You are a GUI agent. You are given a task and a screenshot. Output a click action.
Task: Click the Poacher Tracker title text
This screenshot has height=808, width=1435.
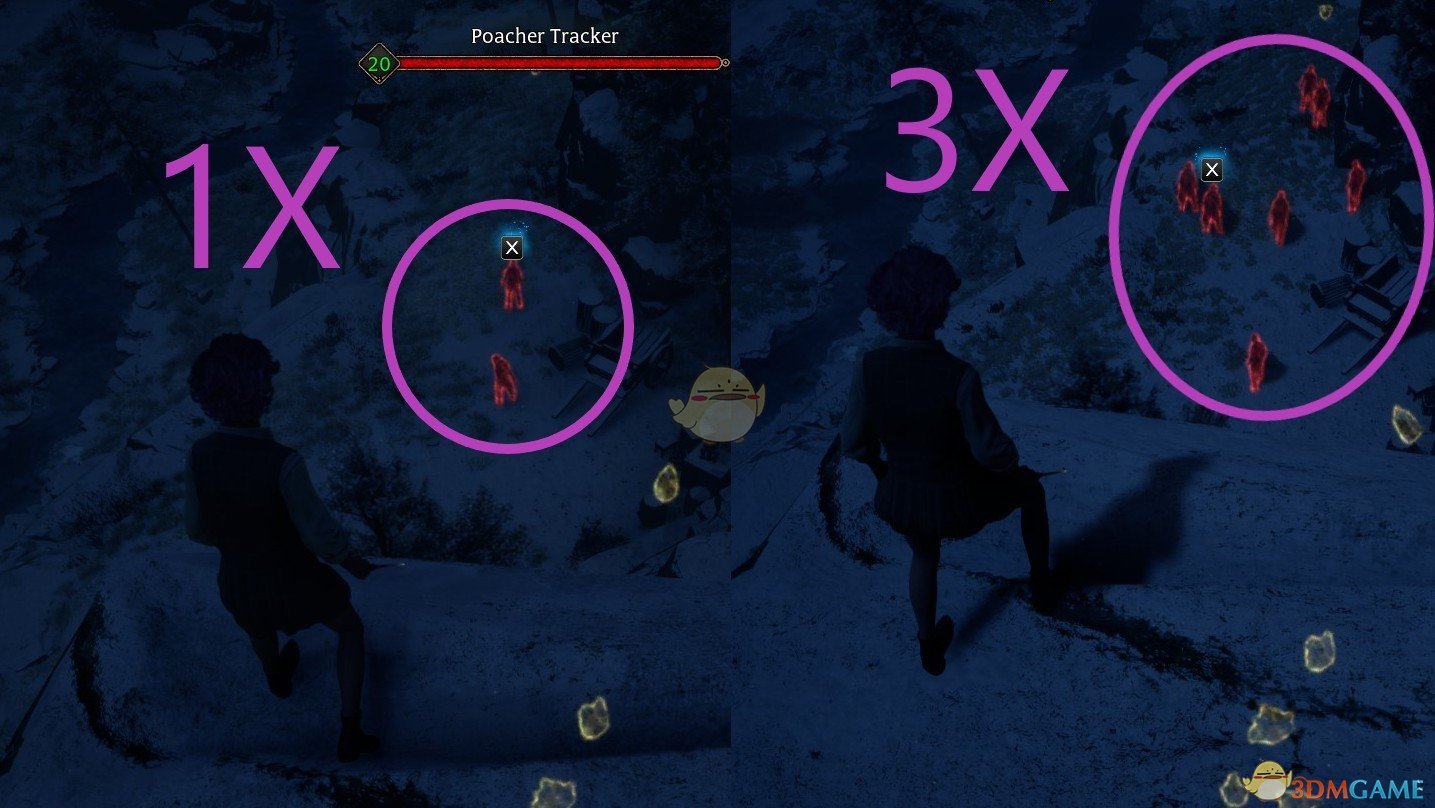(x=544, y=36)
